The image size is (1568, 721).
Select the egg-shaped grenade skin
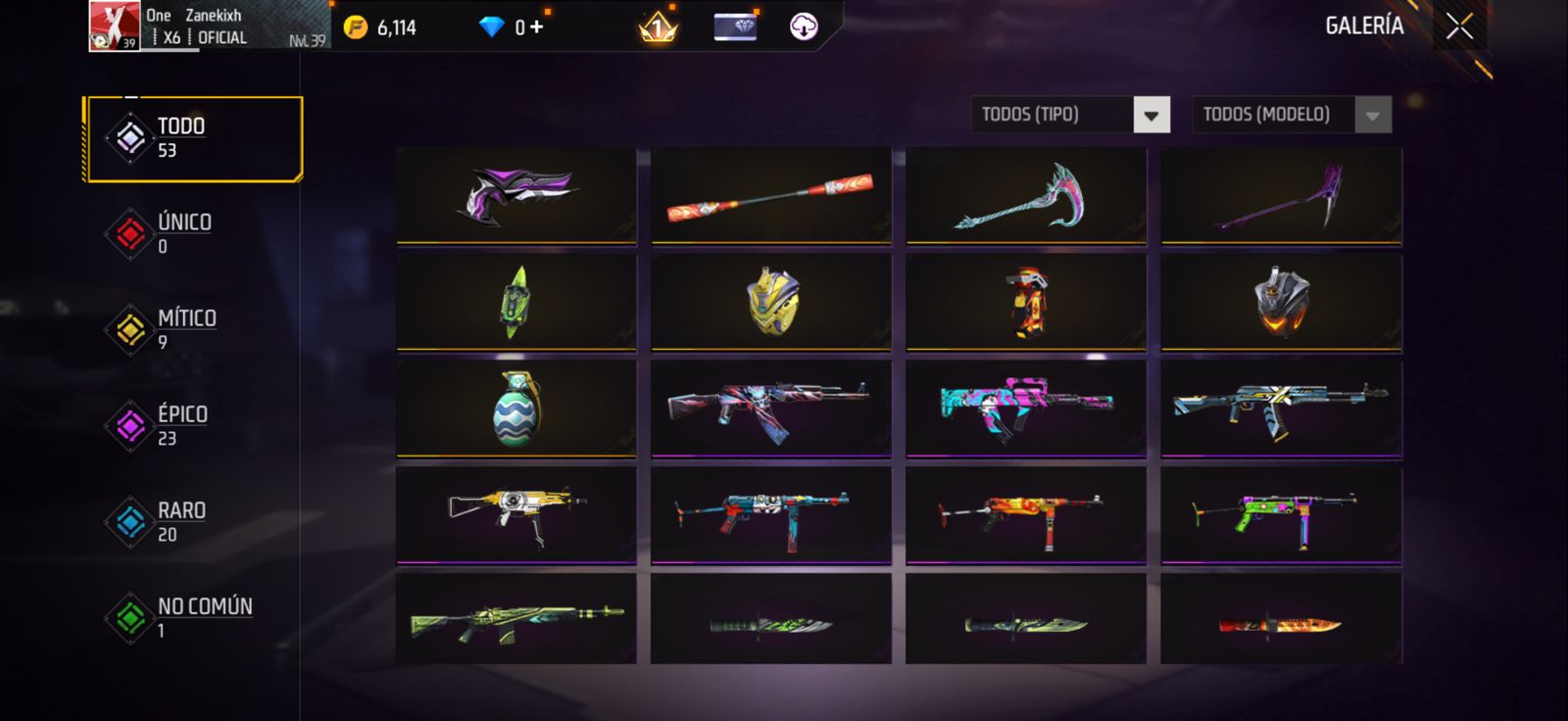click(x=515, y=409)
